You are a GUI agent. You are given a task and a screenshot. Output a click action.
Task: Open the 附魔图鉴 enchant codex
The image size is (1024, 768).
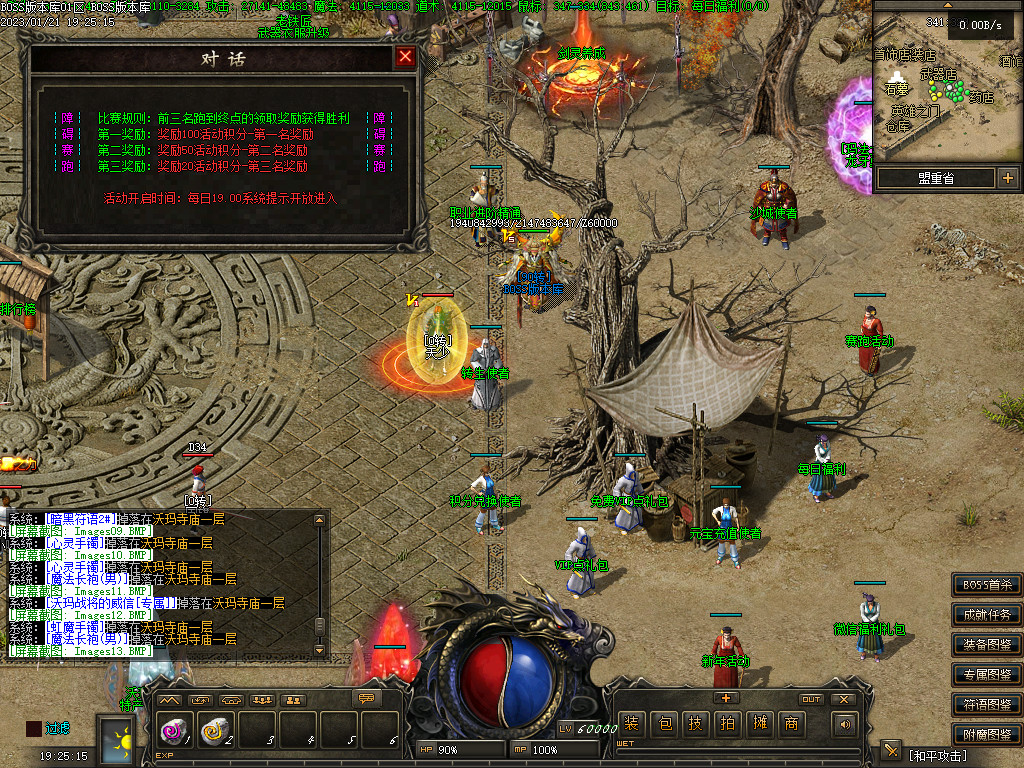987,734
